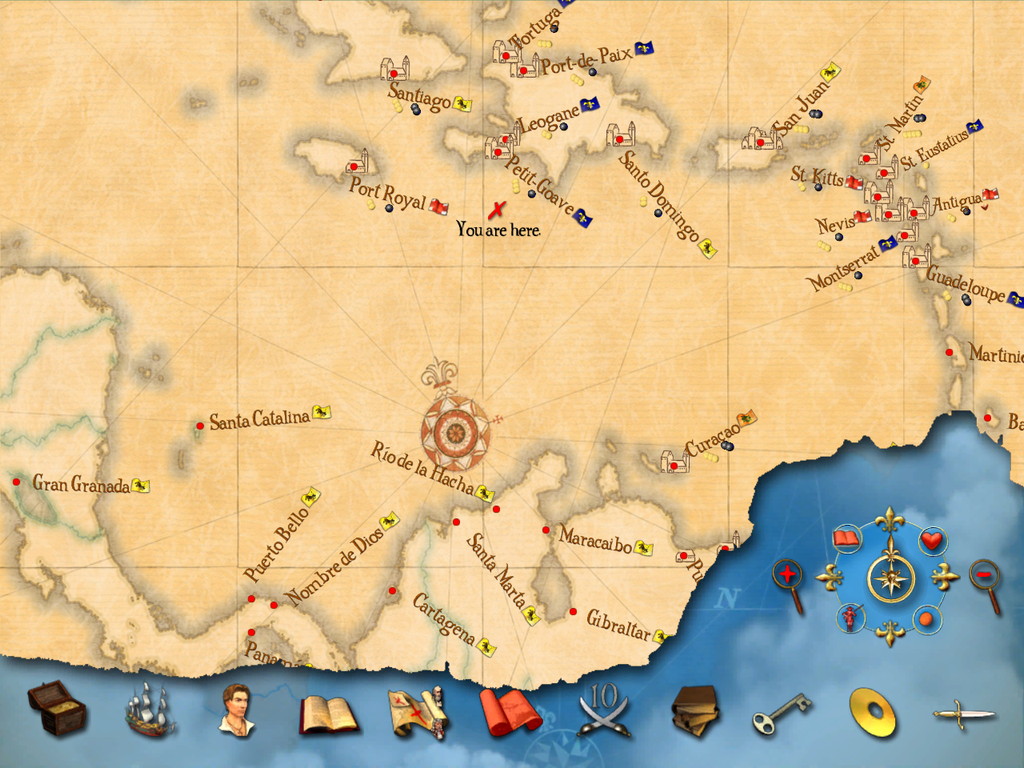Show the treasure maps icon
The image size is (1024, 768).
coord(416,713)
